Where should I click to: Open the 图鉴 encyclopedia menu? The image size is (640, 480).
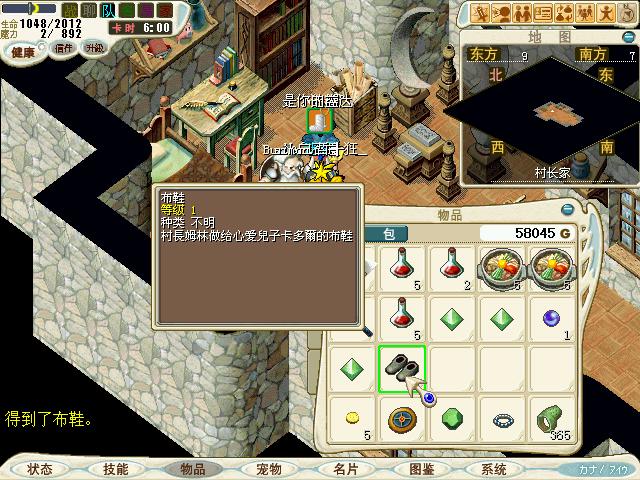click(421, 468)
